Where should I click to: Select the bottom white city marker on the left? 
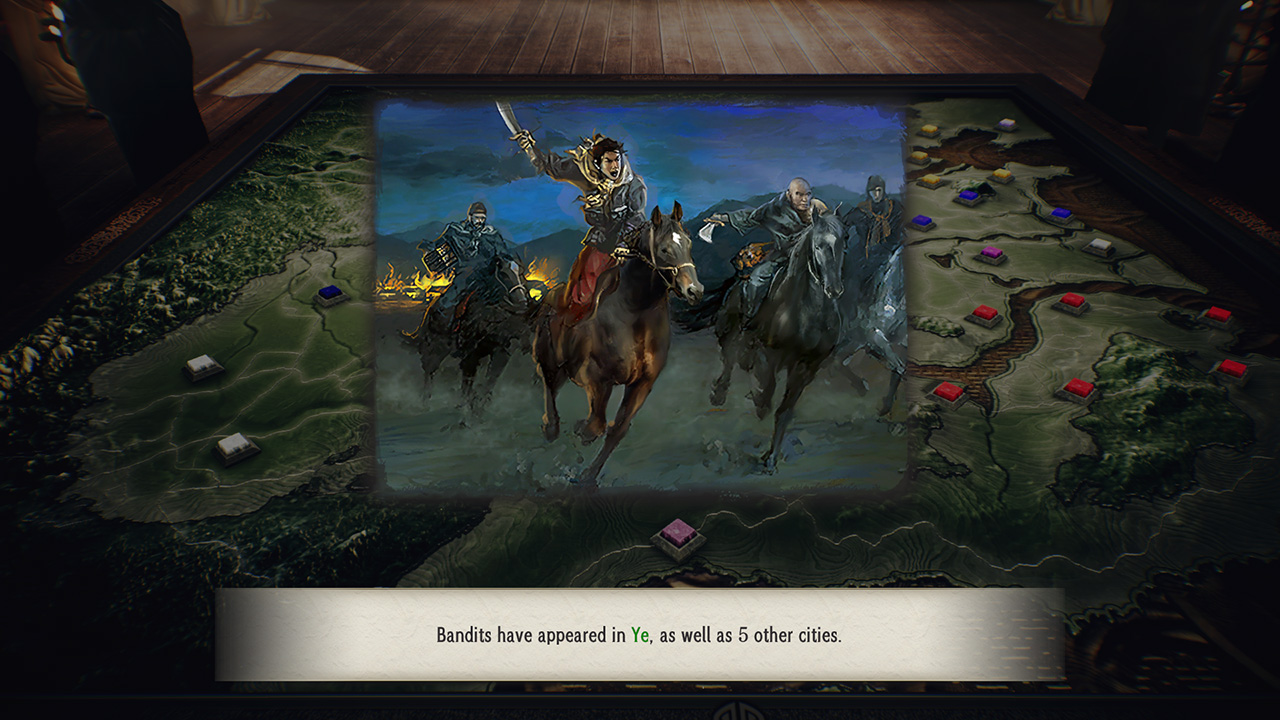point(235,445)
